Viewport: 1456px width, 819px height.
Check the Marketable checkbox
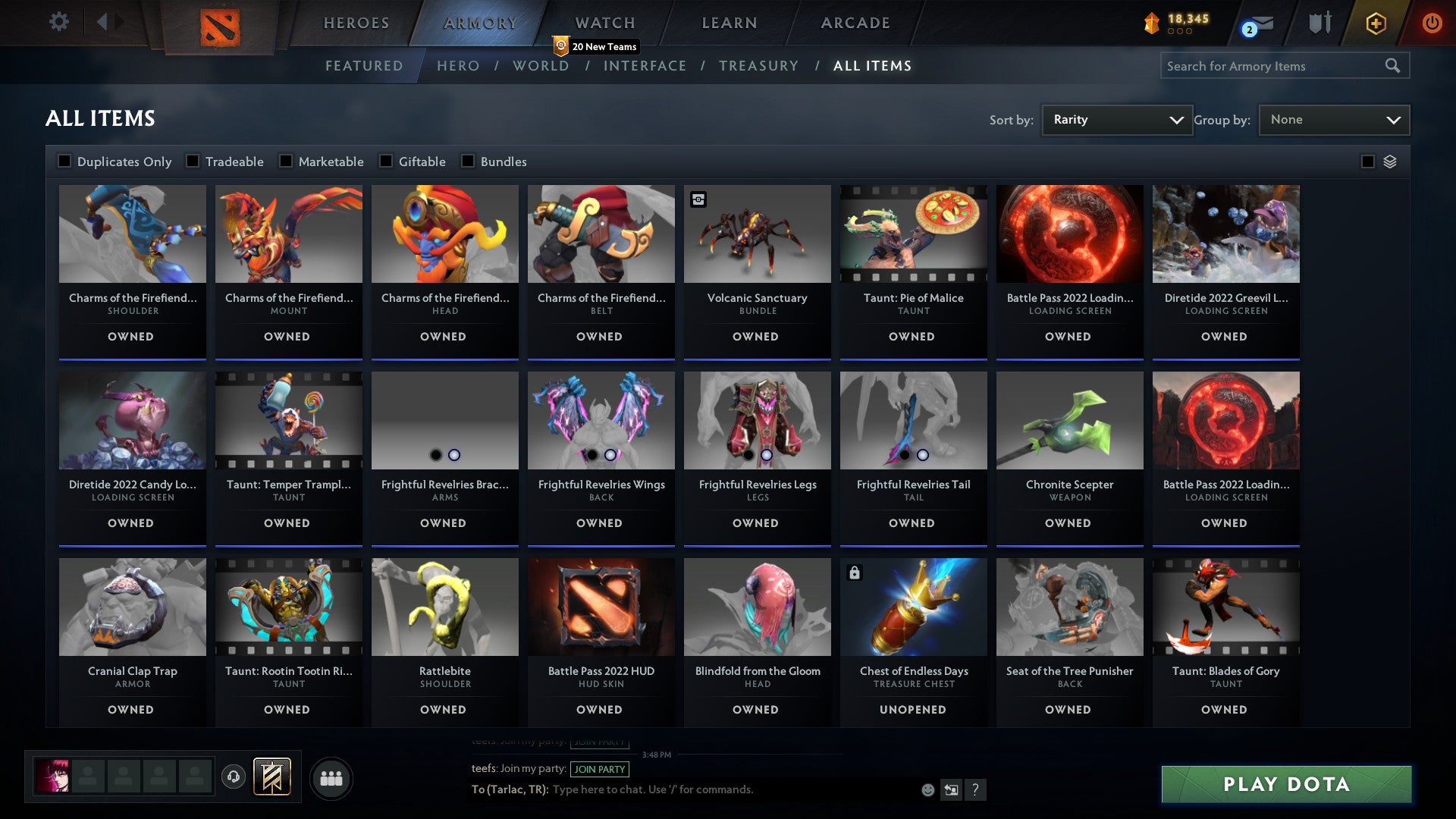click(x=285, y=161)
